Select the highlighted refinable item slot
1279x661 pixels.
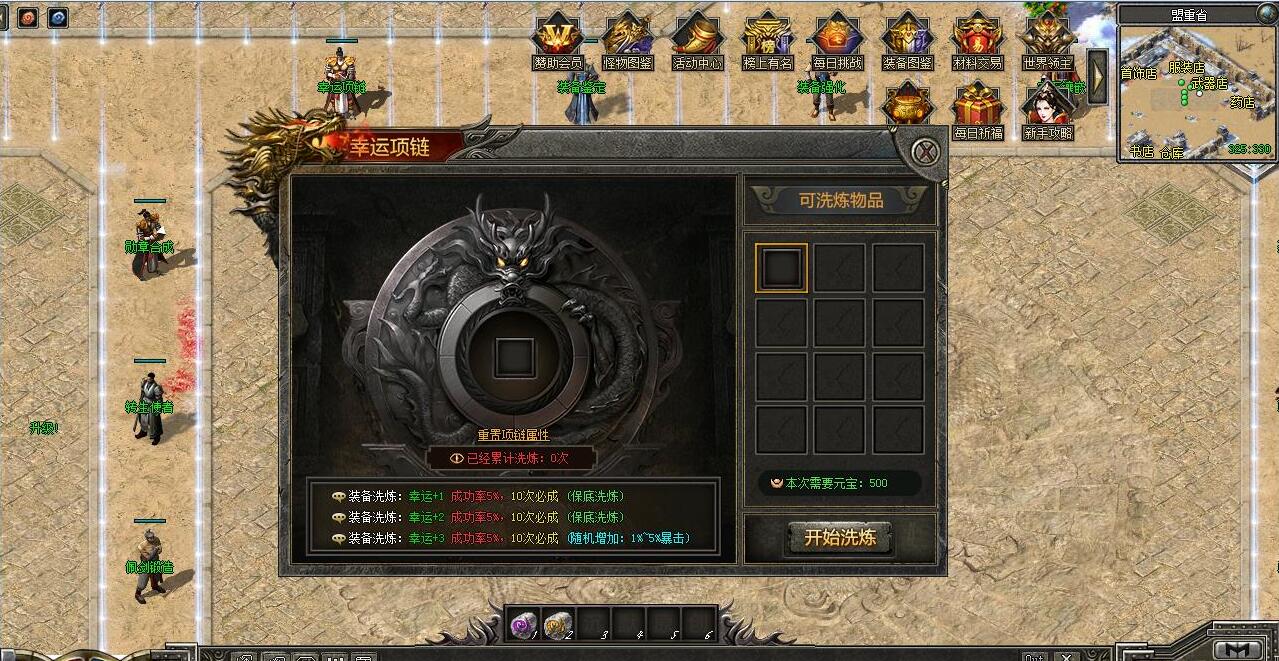(781, 268)
